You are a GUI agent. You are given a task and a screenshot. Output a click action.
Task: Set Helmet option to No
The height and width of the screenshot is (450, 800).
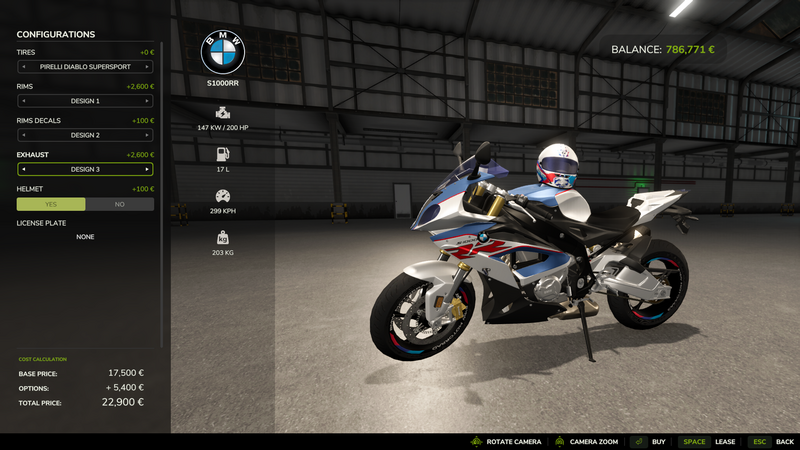[120, 204]
